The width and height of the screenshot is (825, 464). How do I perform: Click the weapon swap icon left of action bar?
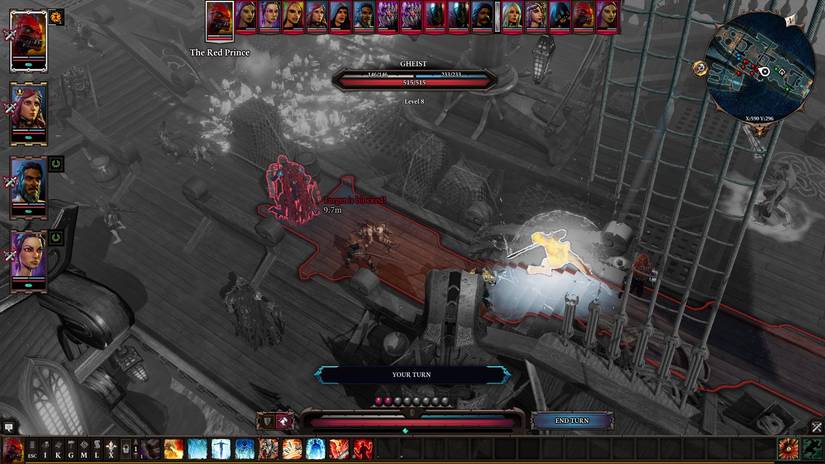tap(266, 421)
